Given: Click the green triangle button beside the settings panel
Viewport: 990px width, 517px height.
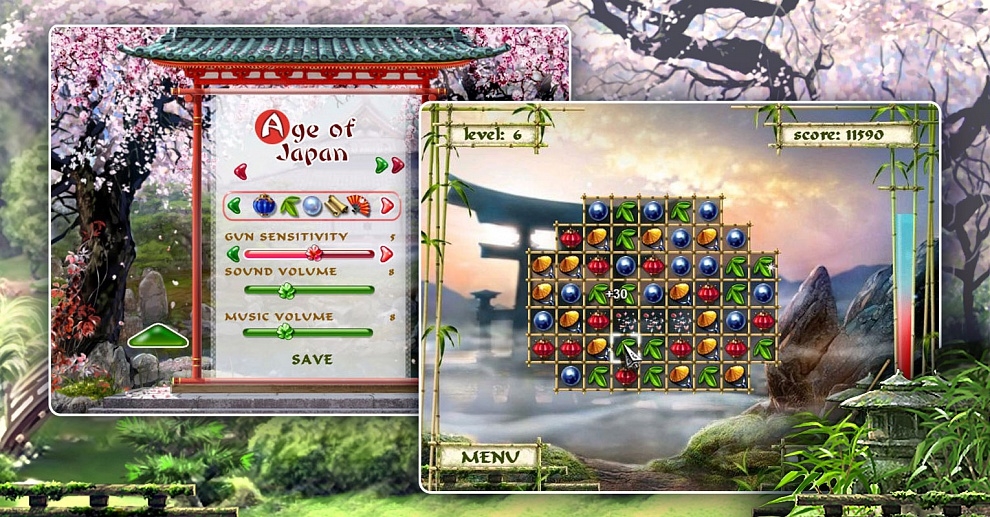Looking at the screenshot, I should point(158,338).
